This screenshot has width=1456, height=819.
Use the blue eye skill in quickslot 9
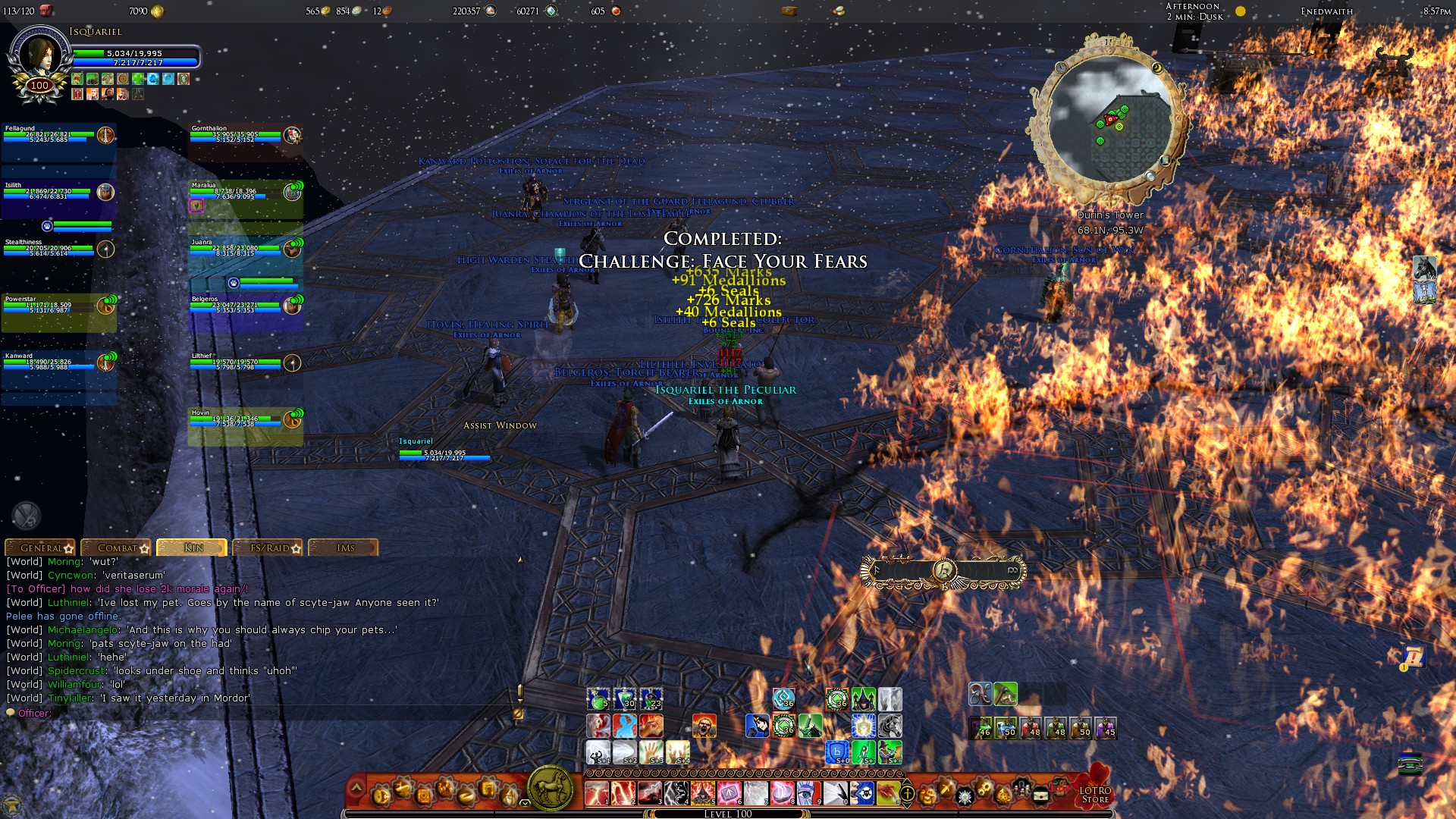pos(808,793)
